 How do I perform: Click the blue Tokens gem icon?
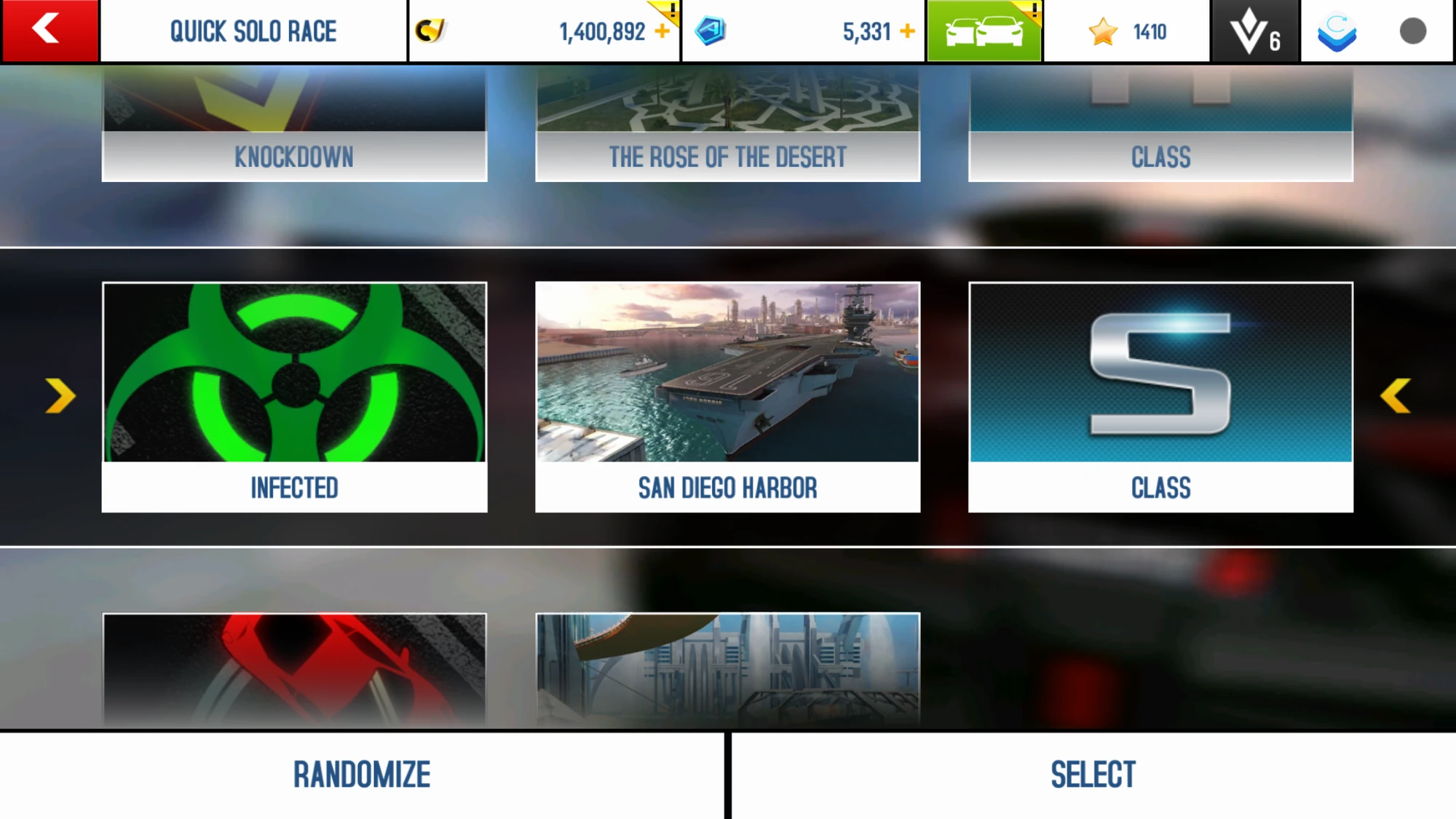point(711,31)
